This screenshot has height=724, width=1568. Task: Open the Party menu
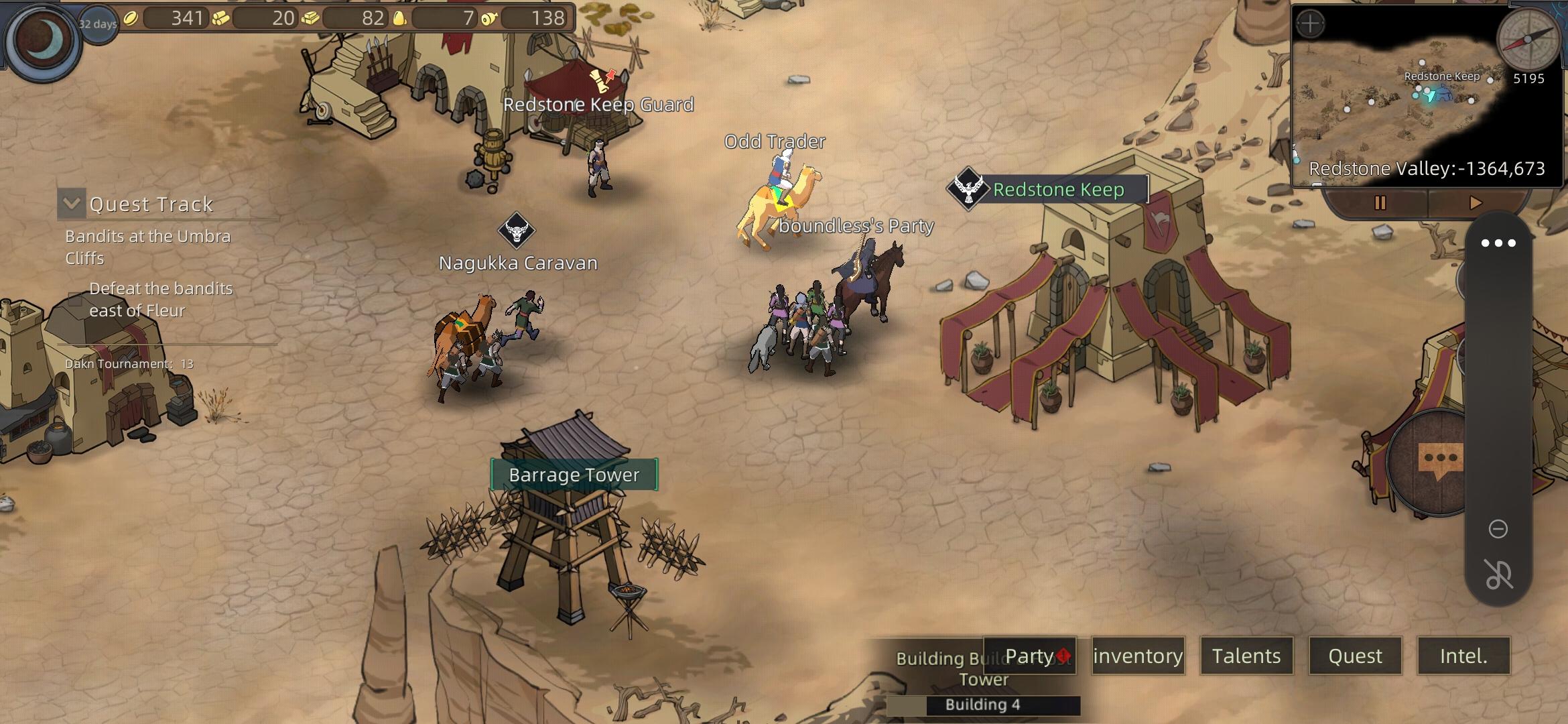pos(1029,656)
